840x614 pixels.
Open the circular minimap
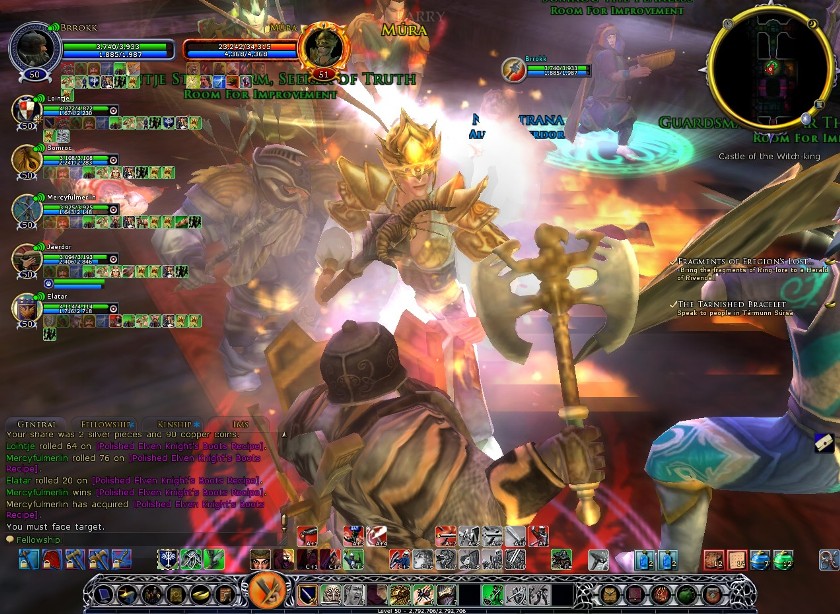tap(771, 67)
